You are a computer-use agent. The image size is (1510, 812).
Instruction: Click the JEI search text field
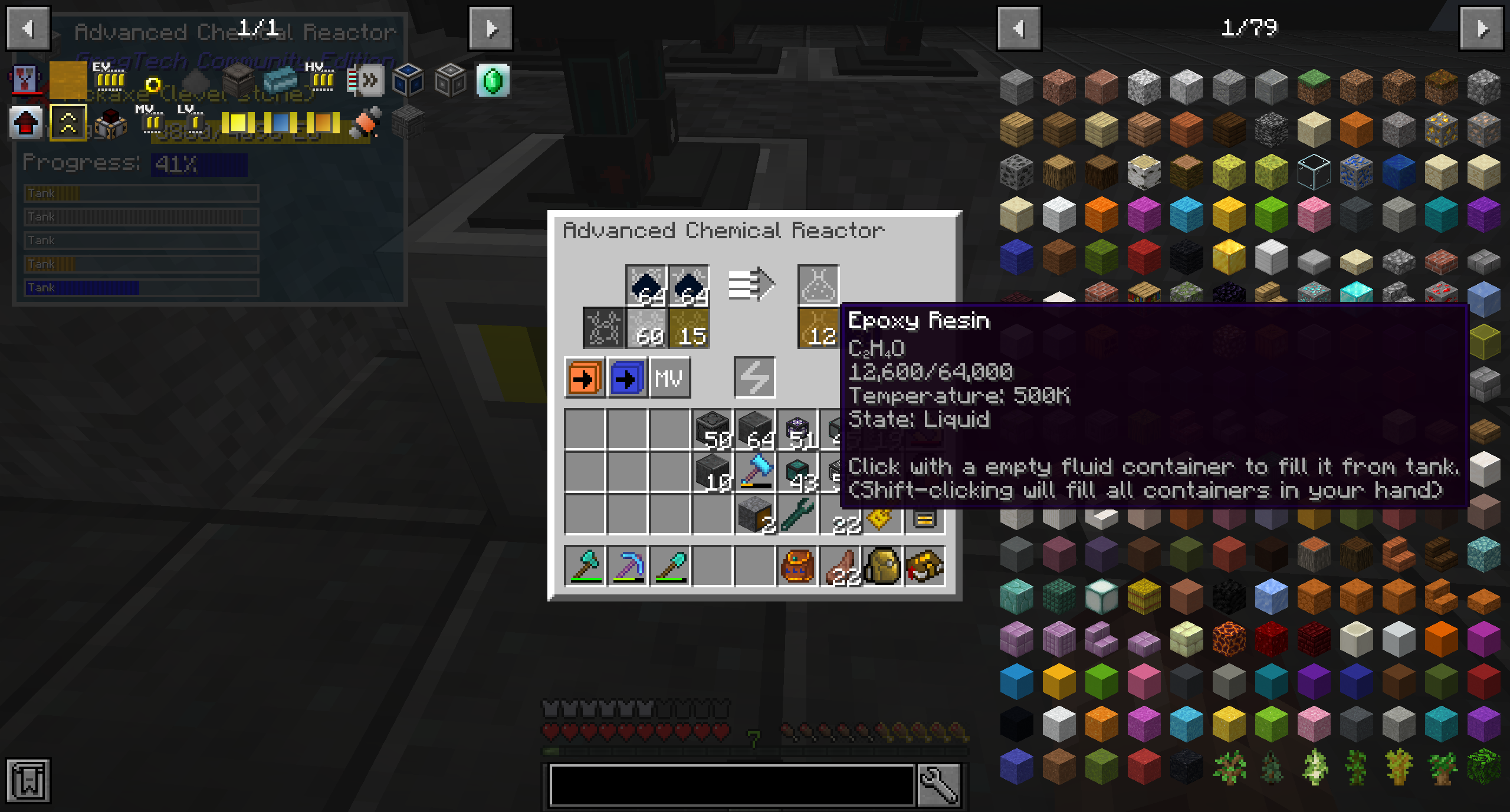pos(731,784)
